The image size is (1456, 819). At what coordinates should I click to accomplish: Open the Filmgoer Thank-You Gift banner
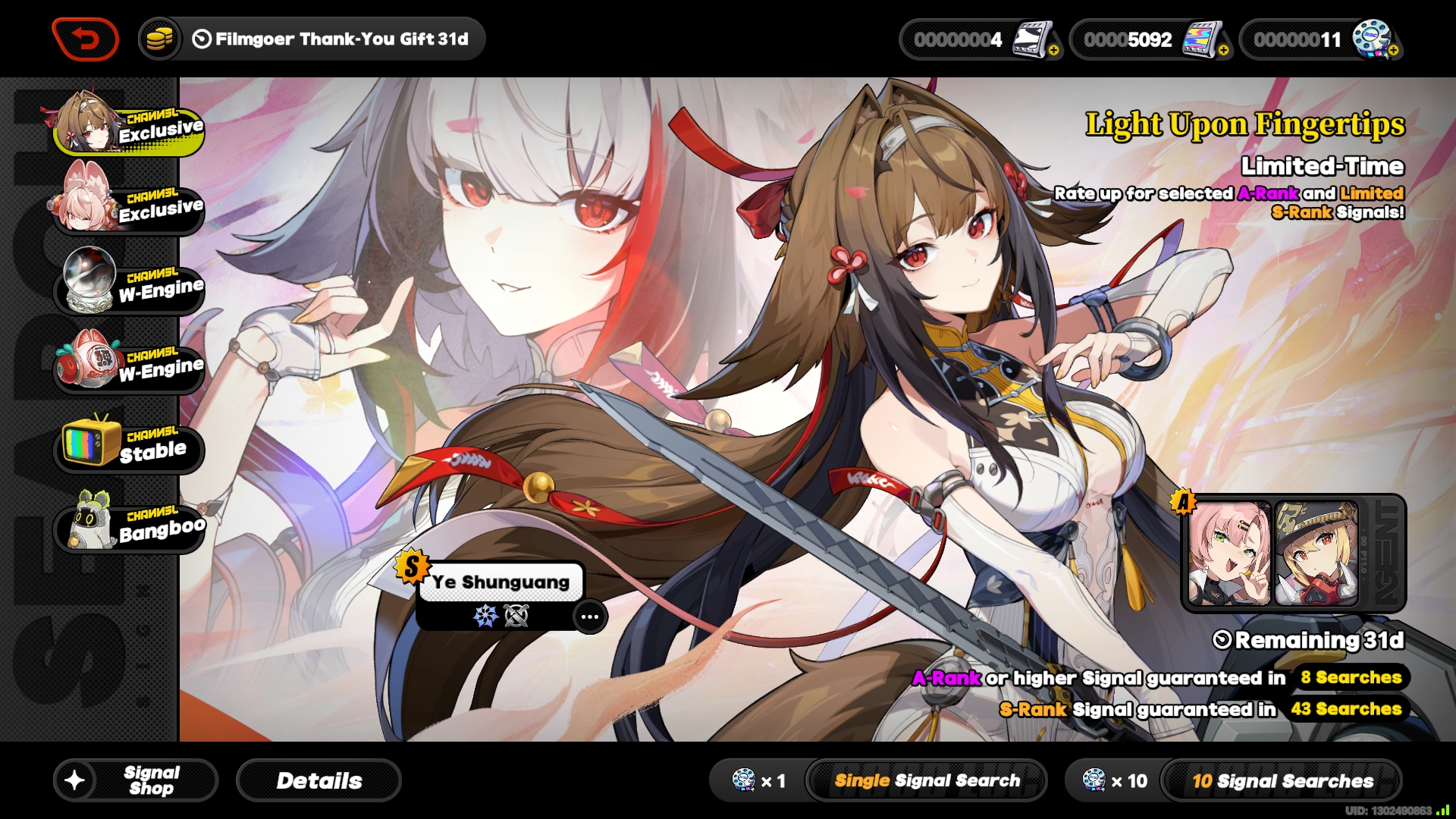tap(312, 39)
